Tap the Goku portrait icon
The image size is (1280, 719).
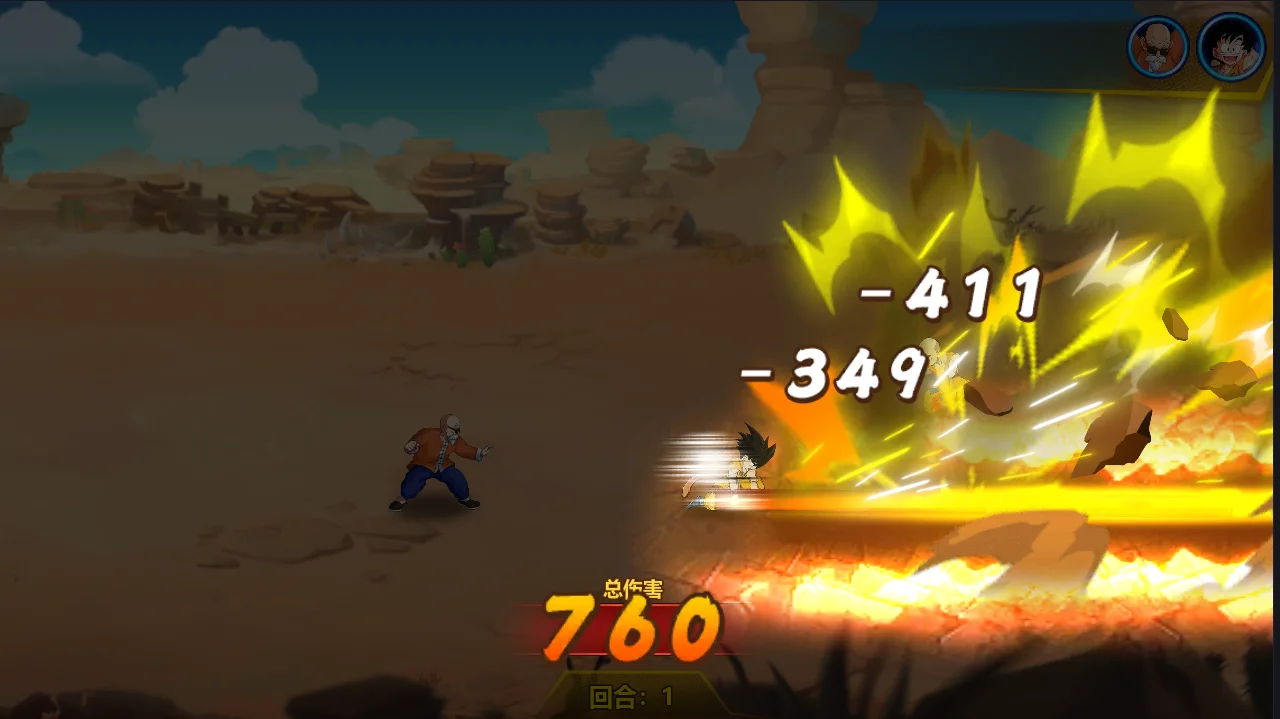tap(1230, 47)
